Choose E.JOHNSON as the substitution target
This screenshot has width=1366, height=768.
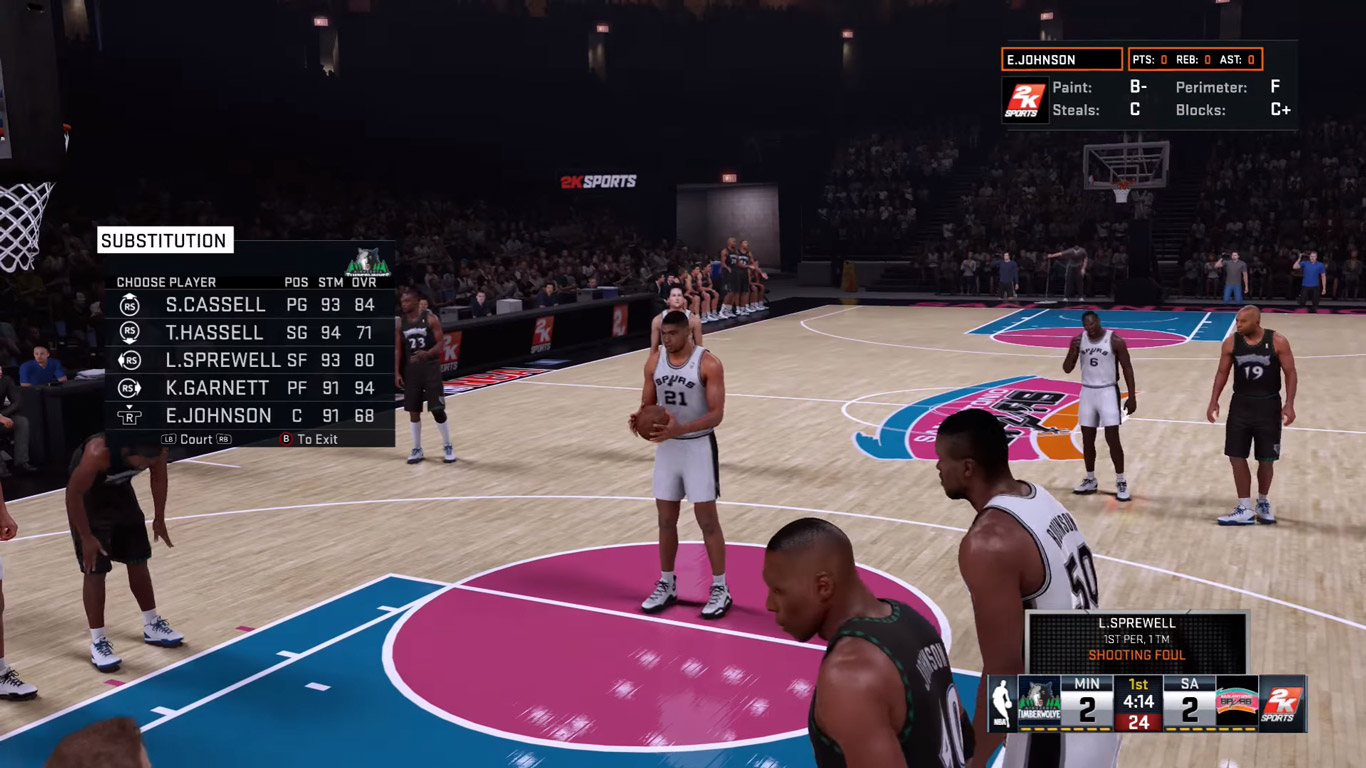tap(215, 415)
